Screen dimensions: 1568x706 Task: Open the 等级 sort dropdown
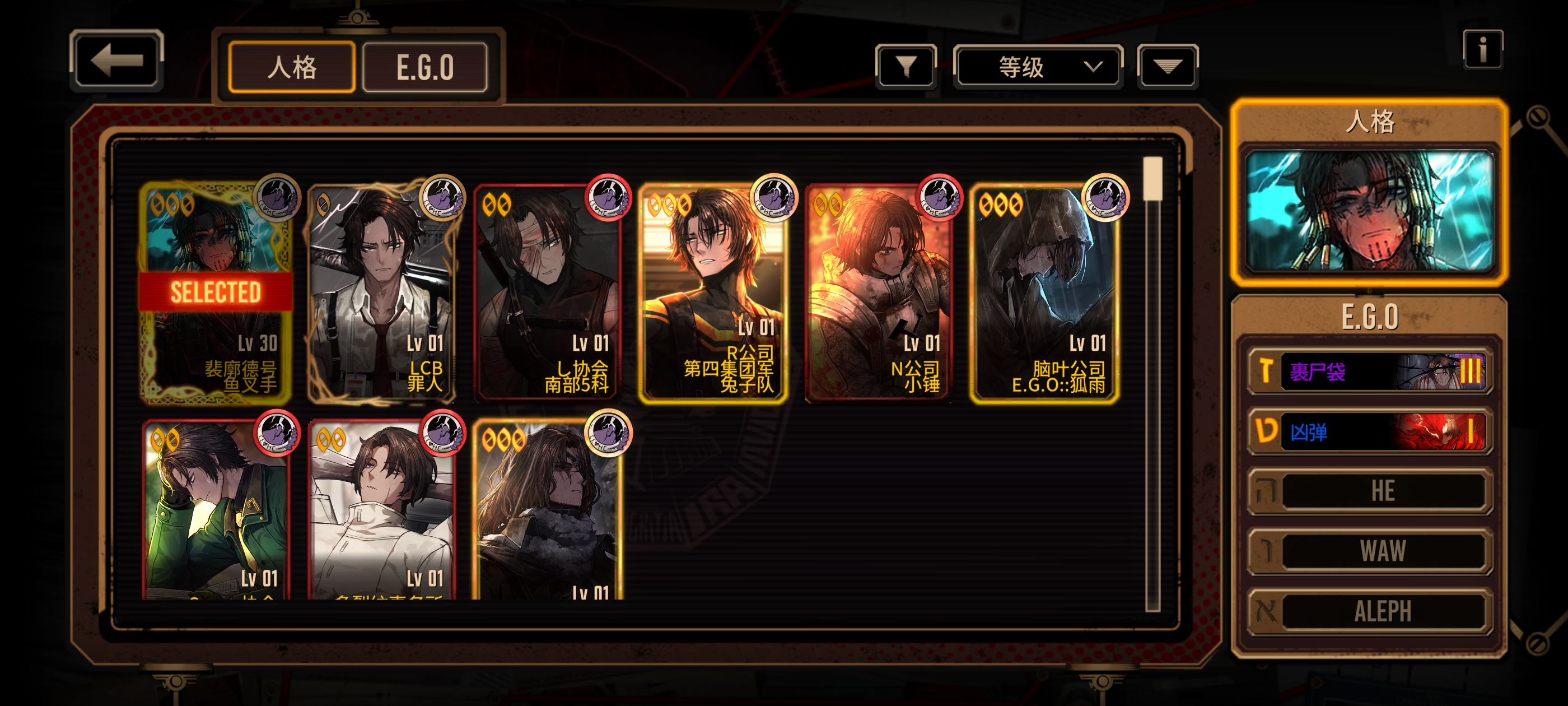pyautogui.click(x=1038, y=66)
